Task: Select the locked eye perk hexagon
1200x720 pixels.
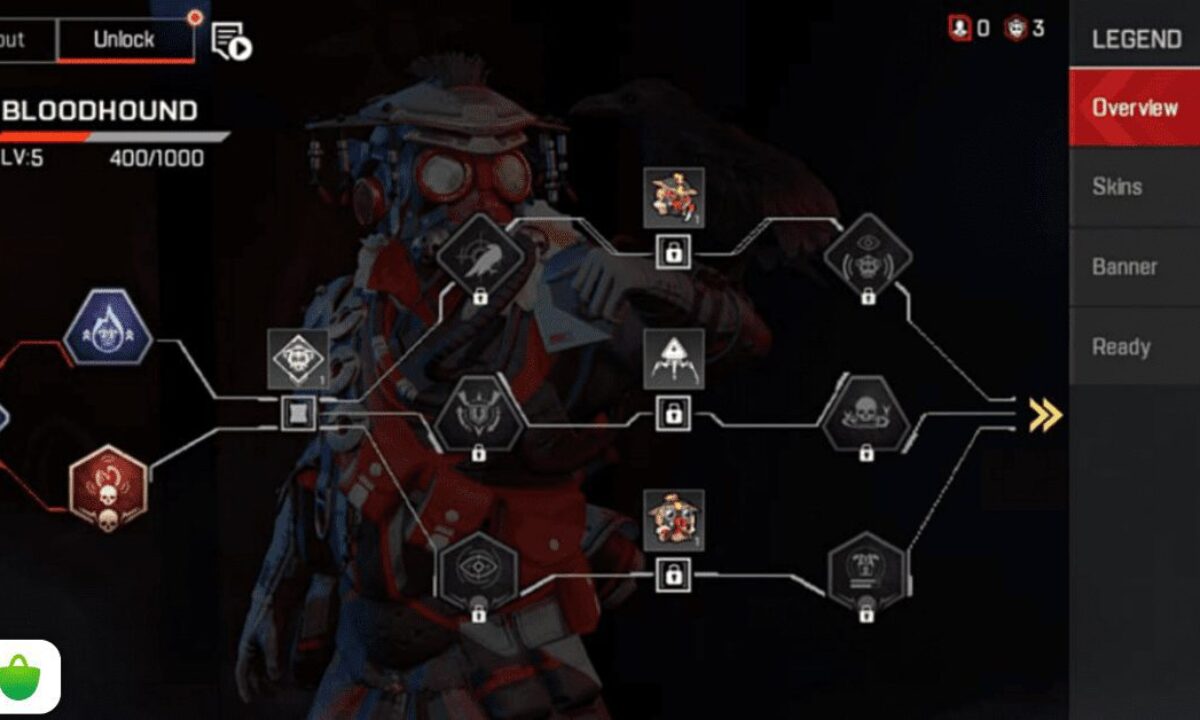Action: pos(479,570)
